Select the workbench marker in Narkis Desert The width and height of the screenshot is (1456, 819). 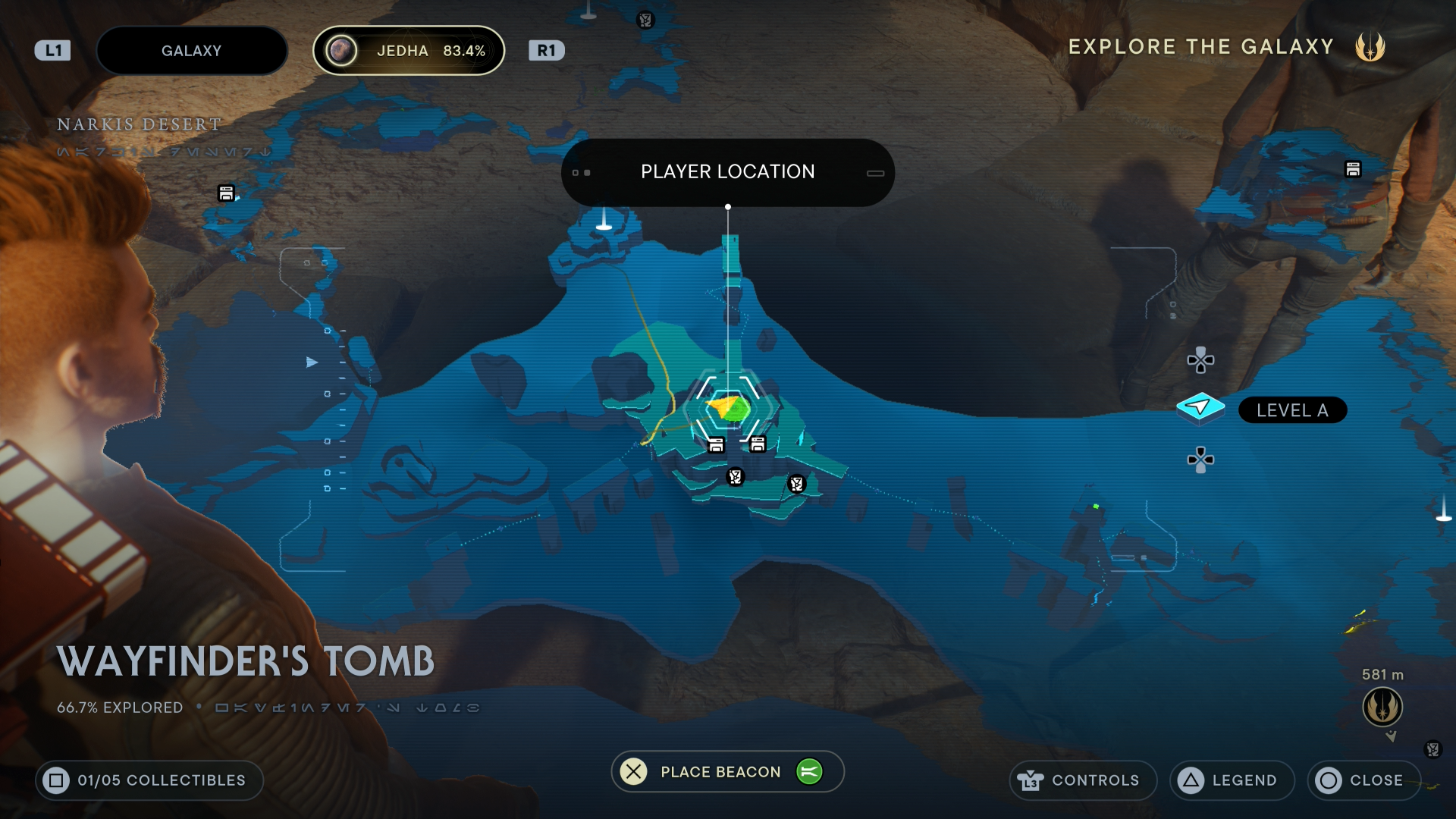(x=226, y=193)
